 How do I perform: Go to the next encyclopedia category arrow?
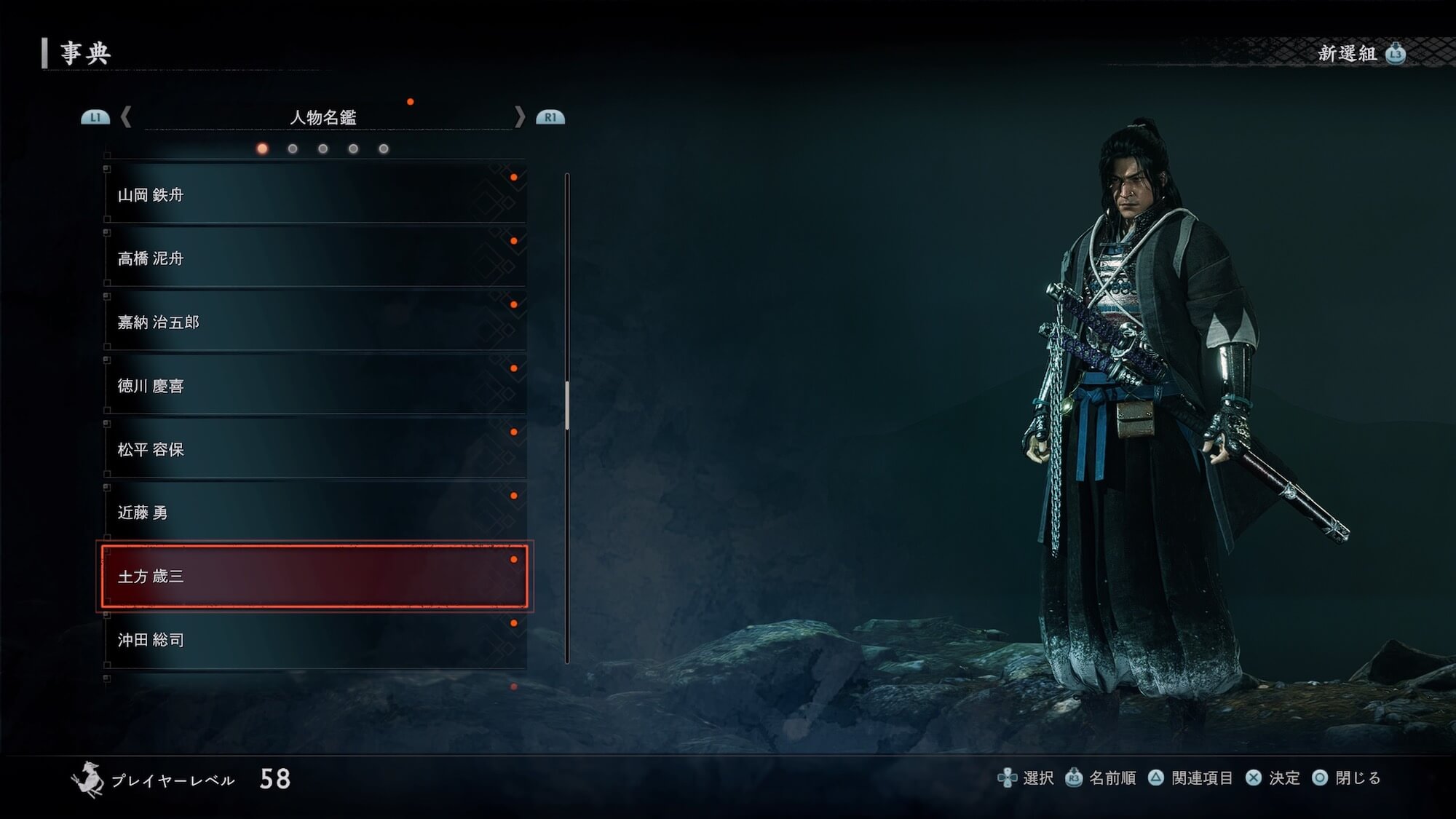coord(519,117)
